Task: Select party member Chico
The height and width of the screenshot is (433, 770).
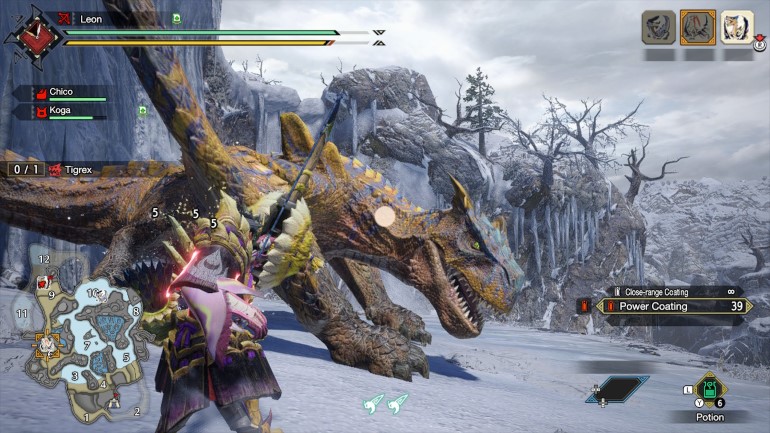Action: [62, 93]
